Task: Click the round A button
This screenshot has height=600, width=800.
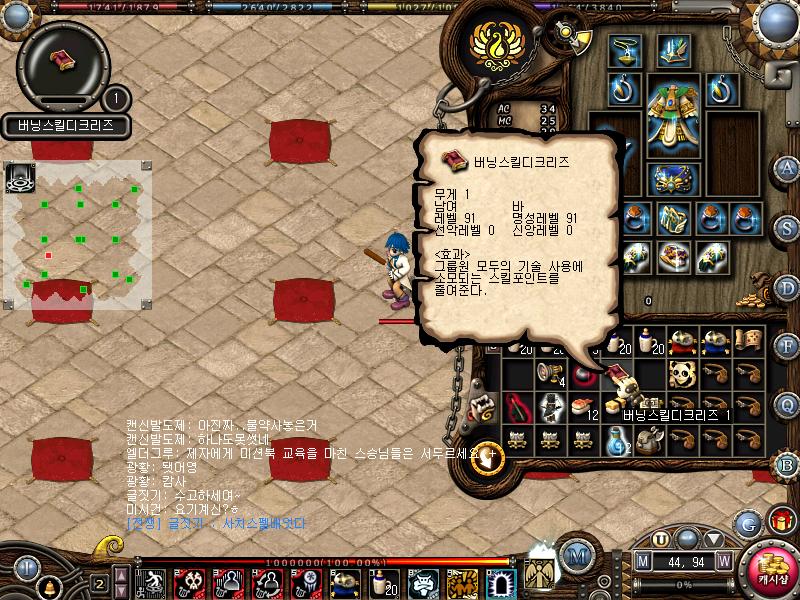Action: 787,167
